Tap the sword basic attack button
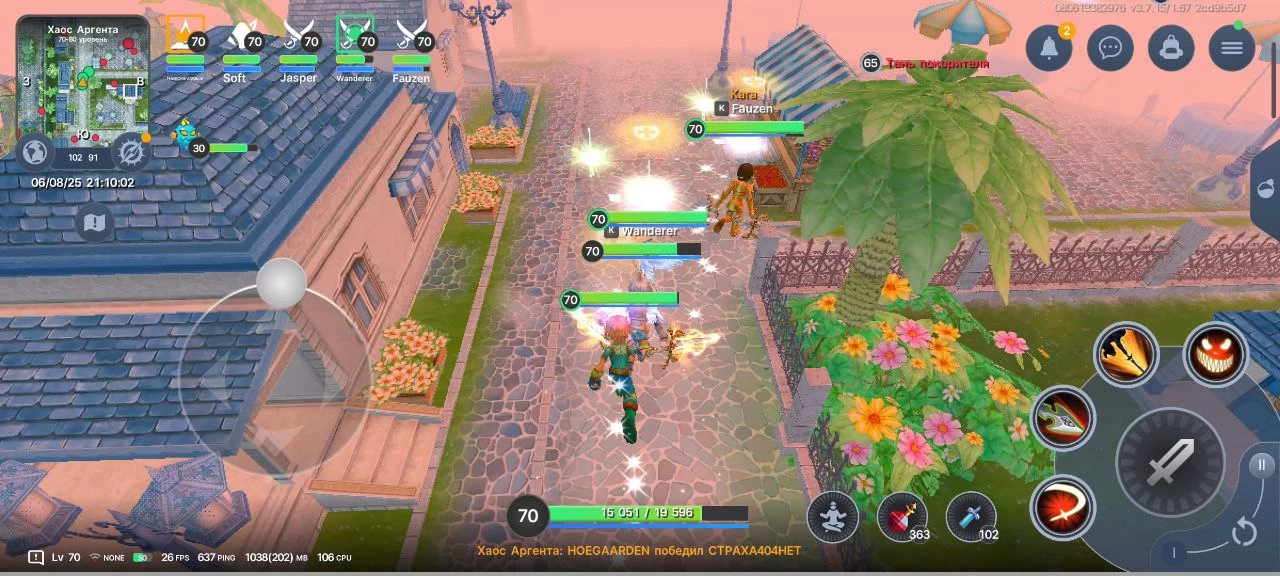Screen dimensions: 1280x576 [1170, 462]
